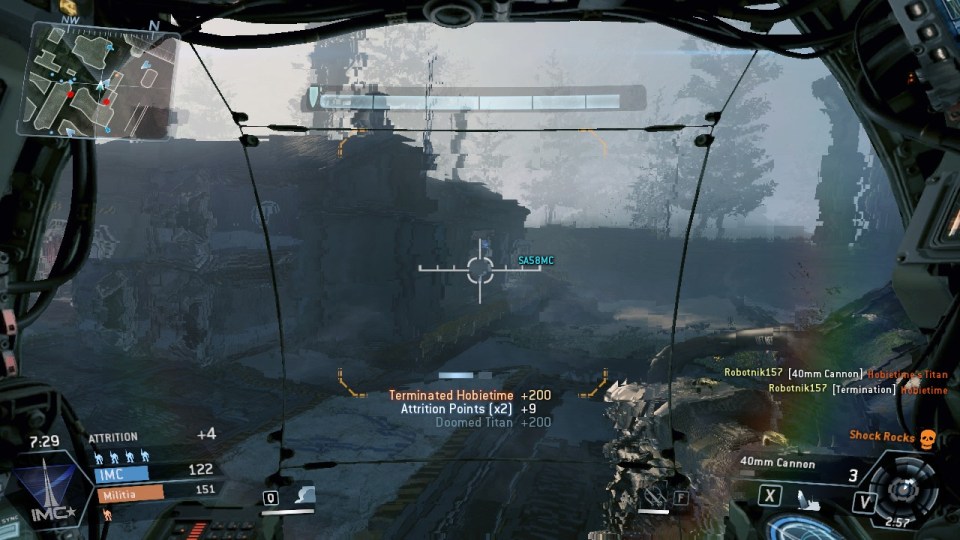This screenshot has height=540, width=960.
Task: Click the titan silhouette icon beside X
Action: 808,495
